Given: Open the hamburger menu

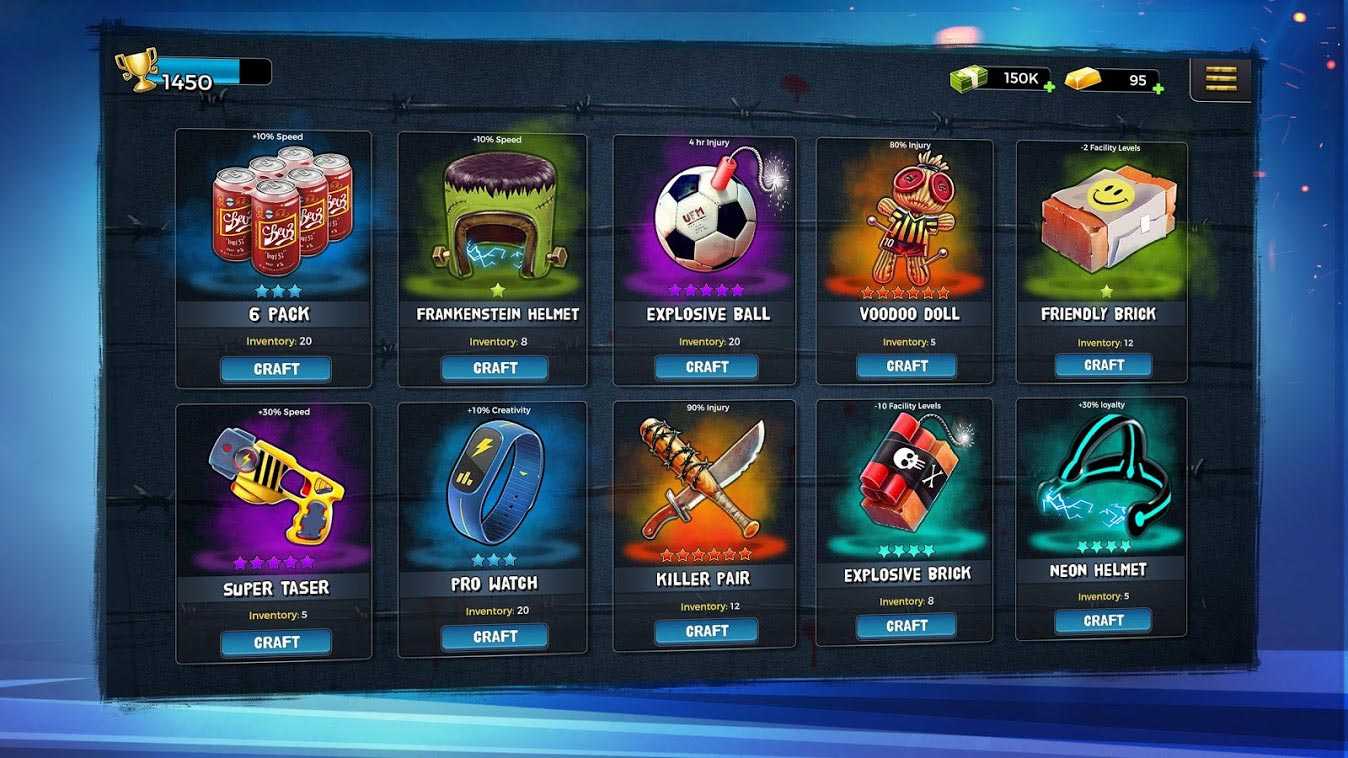Looking at the screenshot, I should coord(1220,78).
